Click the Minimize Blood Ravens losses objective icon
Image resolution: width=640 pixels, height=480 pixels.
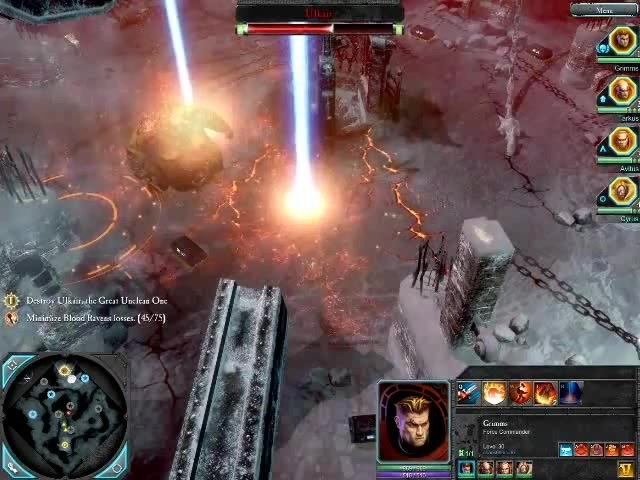pos(11,318)
